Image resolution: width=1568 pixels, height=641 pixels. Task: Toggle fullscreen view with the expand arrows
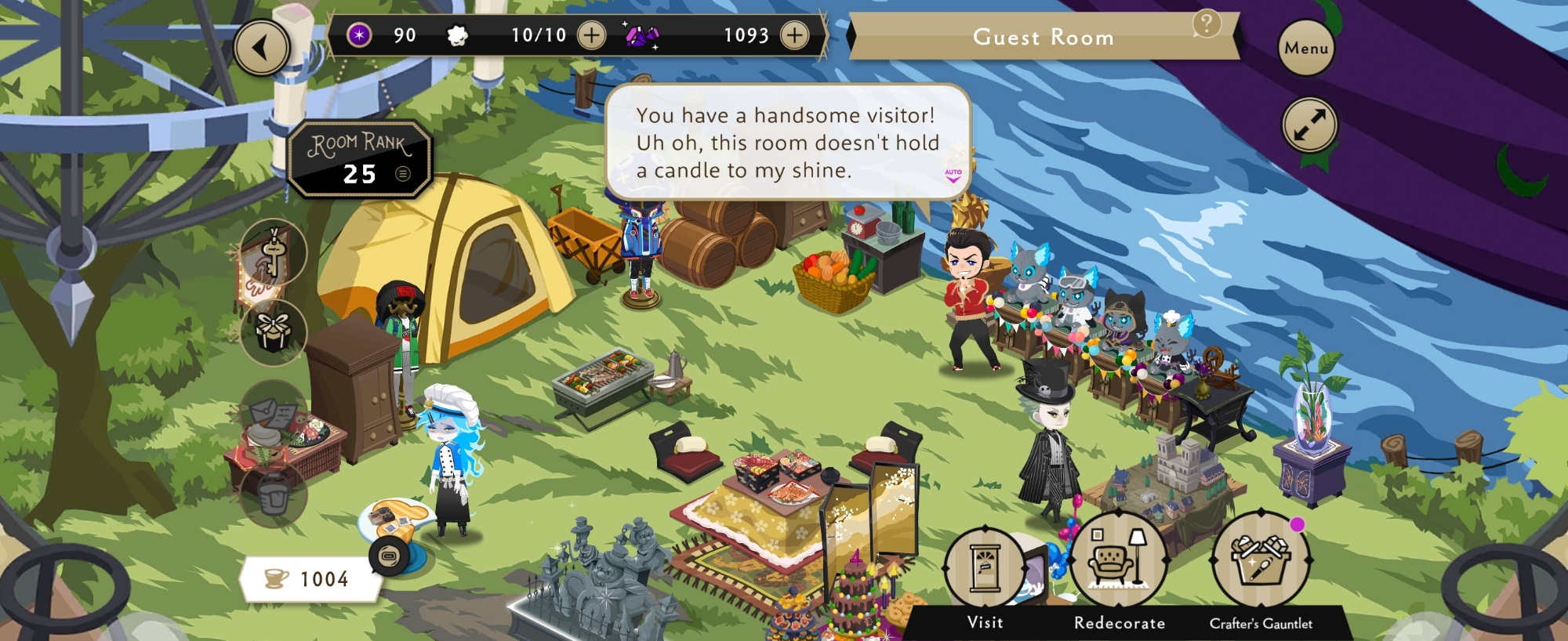click(x=1309, y=125)
